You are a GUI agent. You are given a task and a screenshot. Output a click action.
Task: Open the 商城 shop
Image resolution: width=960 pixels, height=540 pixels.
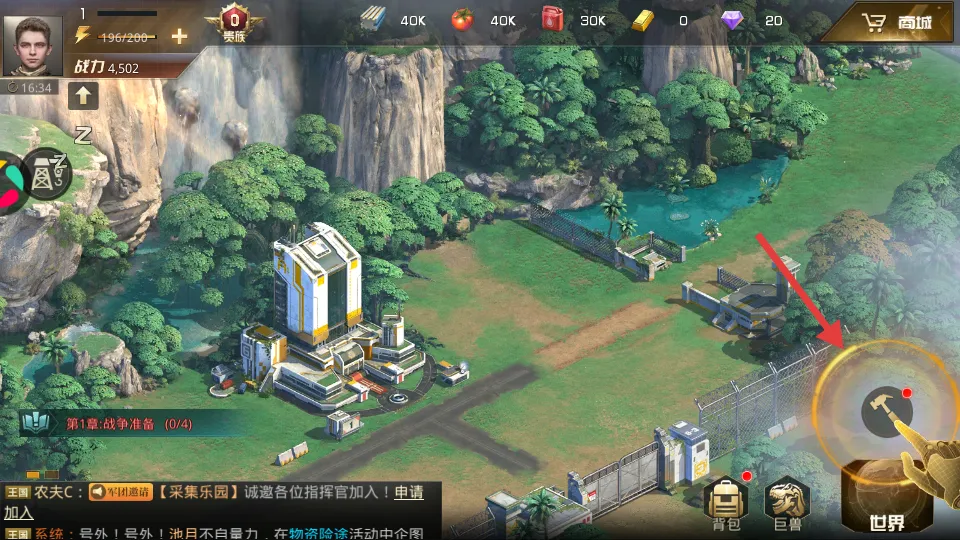(897, 22)
